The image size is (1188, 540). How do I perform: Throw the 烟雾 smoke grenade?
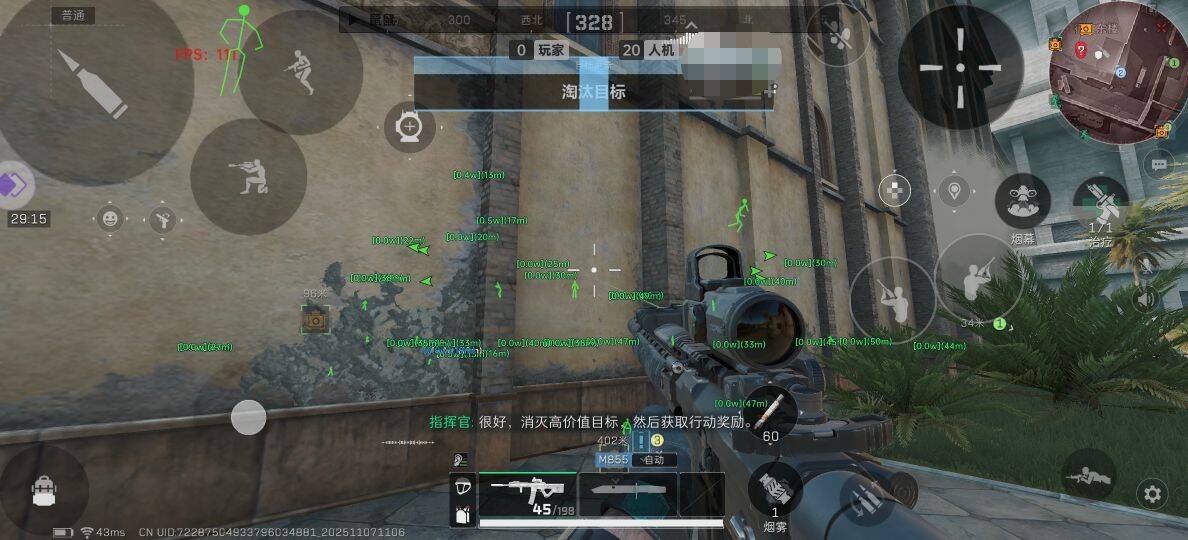point(775,490)
